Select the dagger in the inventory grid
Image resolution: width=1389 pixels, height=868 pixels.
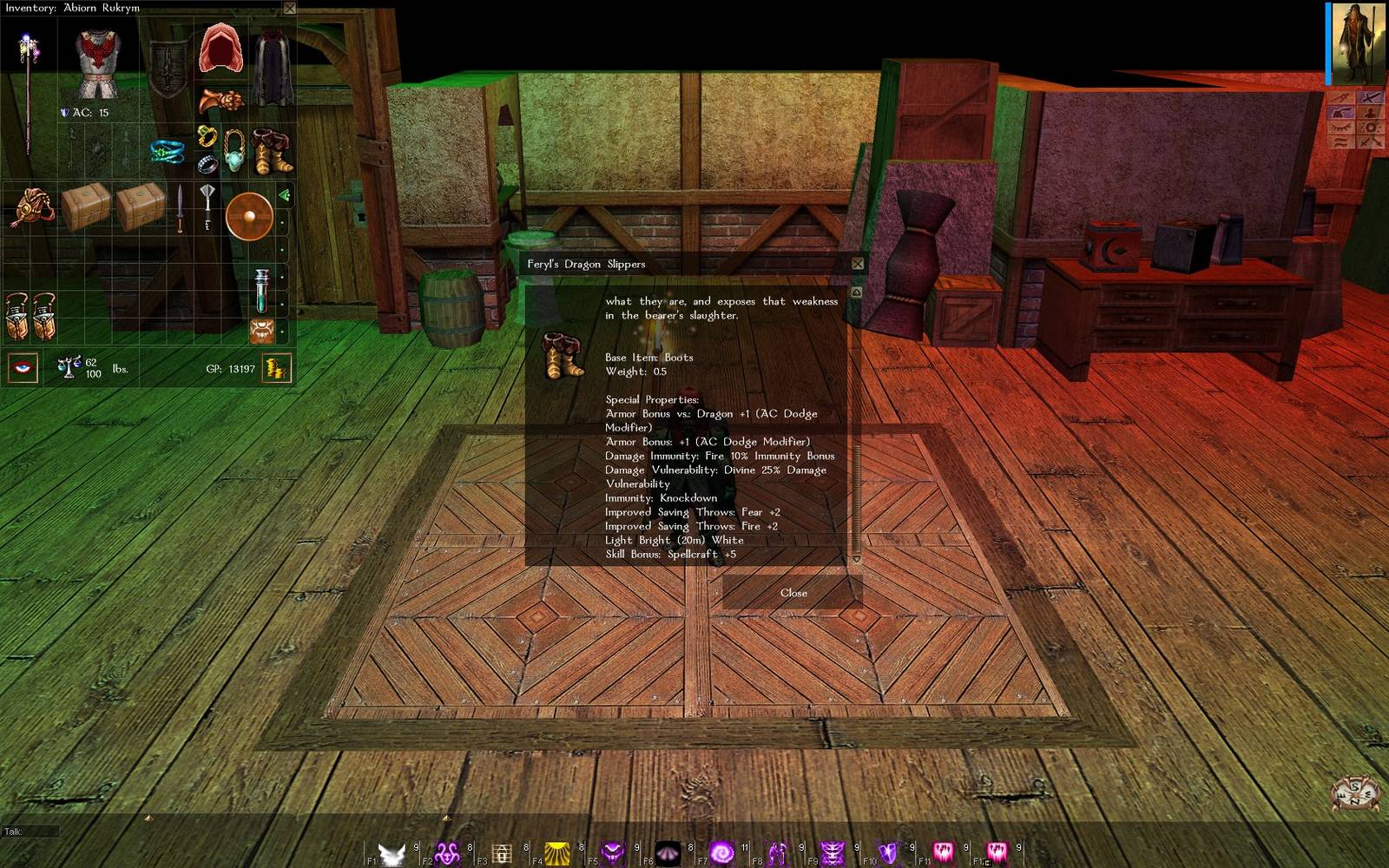(180, 208)
